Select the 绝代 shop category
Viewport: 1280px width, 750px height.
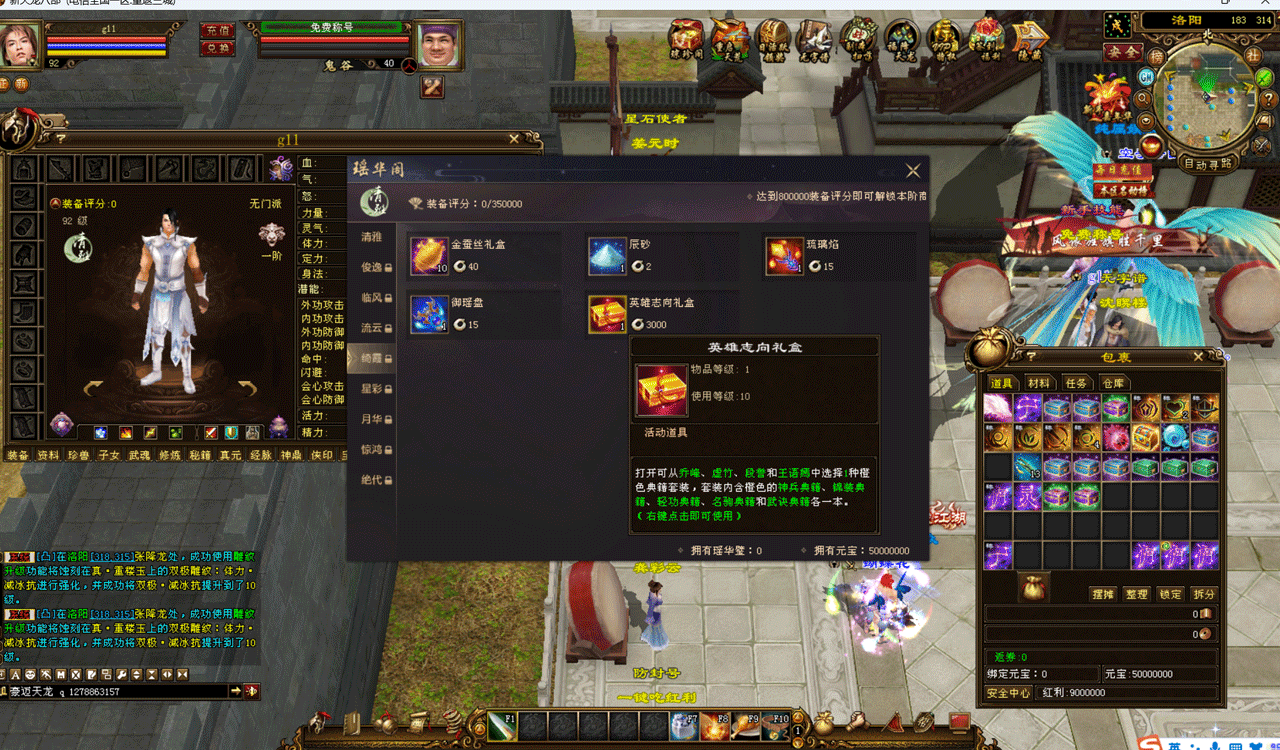pyautogui.click(x=372, y=480)
